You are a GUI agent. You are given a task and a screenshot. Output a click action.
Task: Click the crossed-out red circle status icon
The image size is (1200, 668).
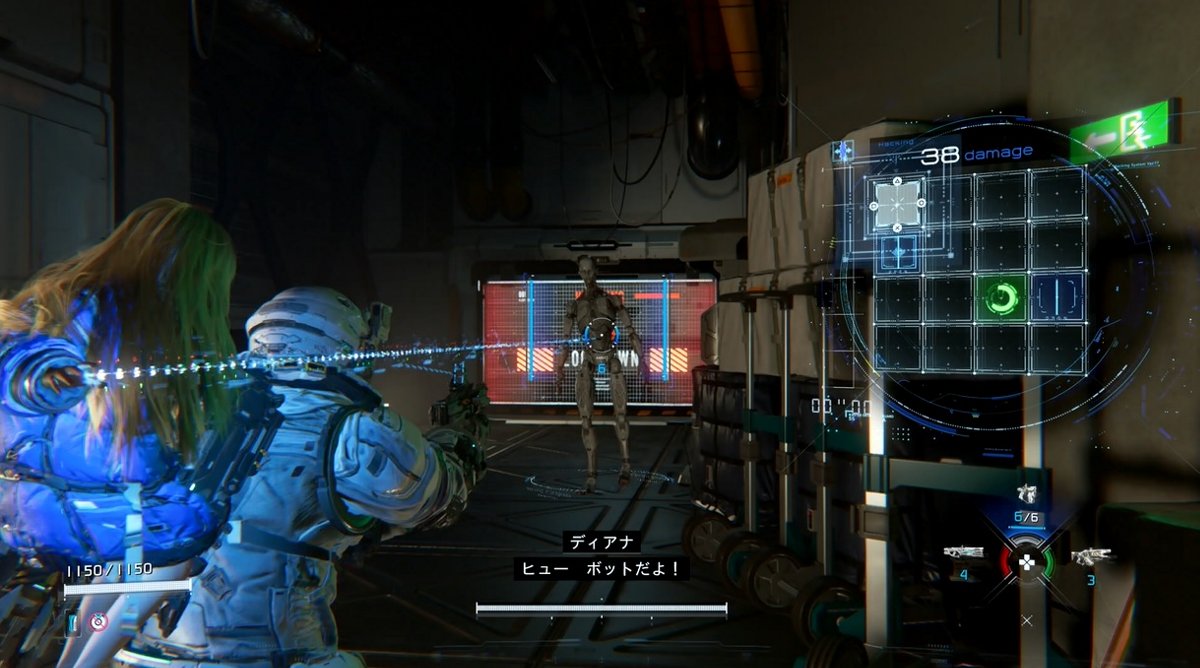point(98,622)
